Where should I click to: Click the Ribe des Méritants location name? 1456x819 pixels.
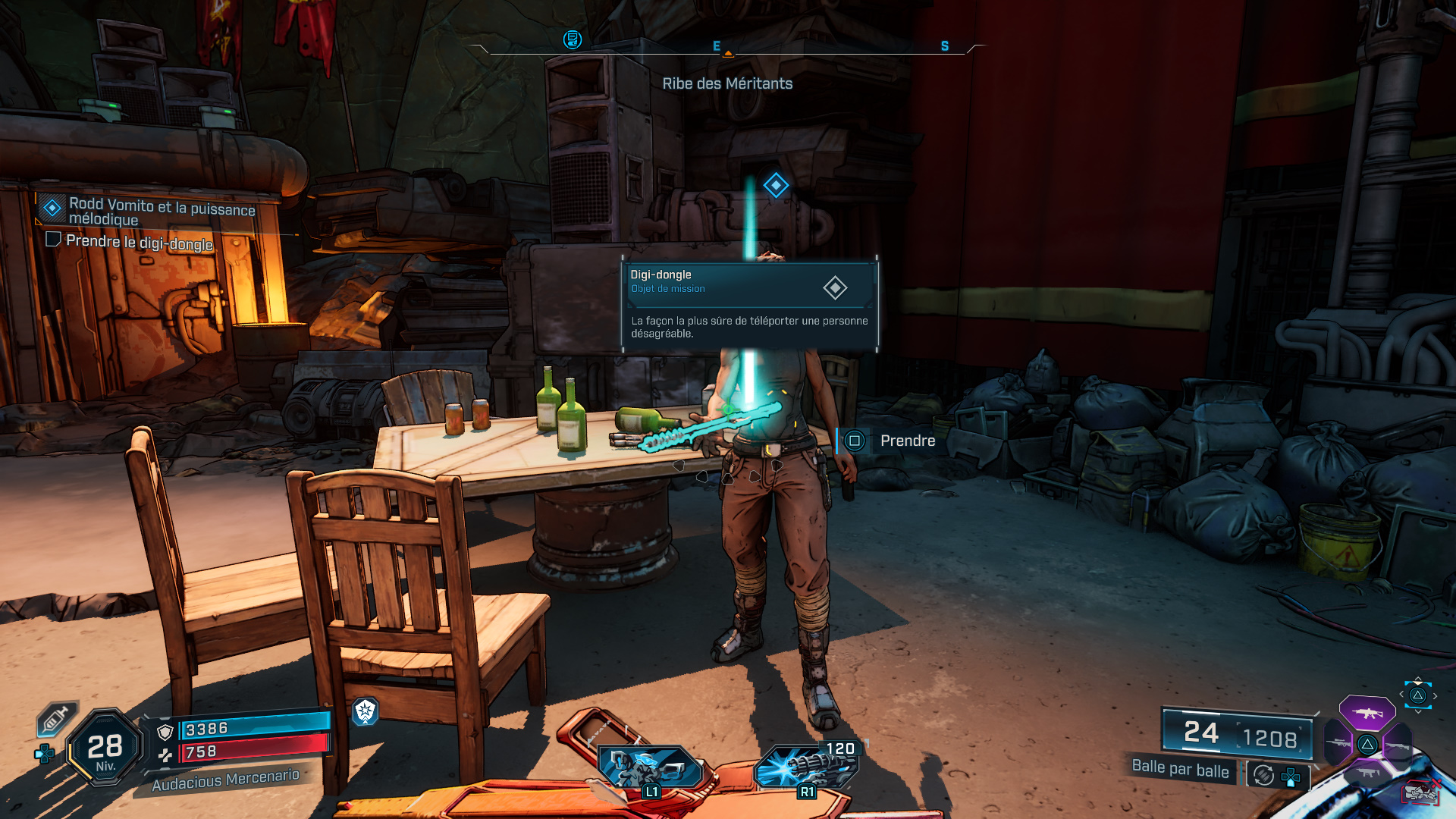click(727, 83)
